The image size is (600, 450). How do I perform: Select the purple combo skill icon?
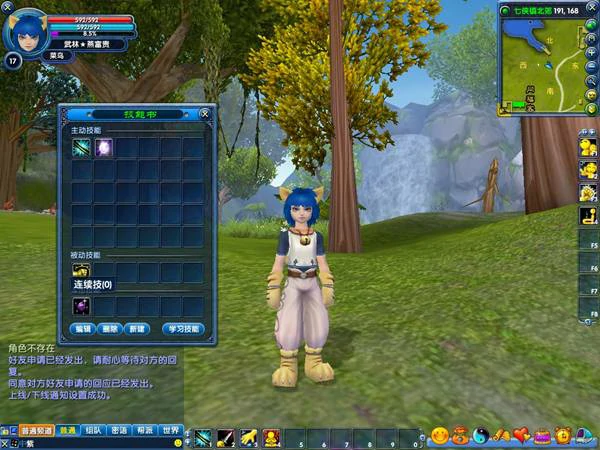point(81,305)
